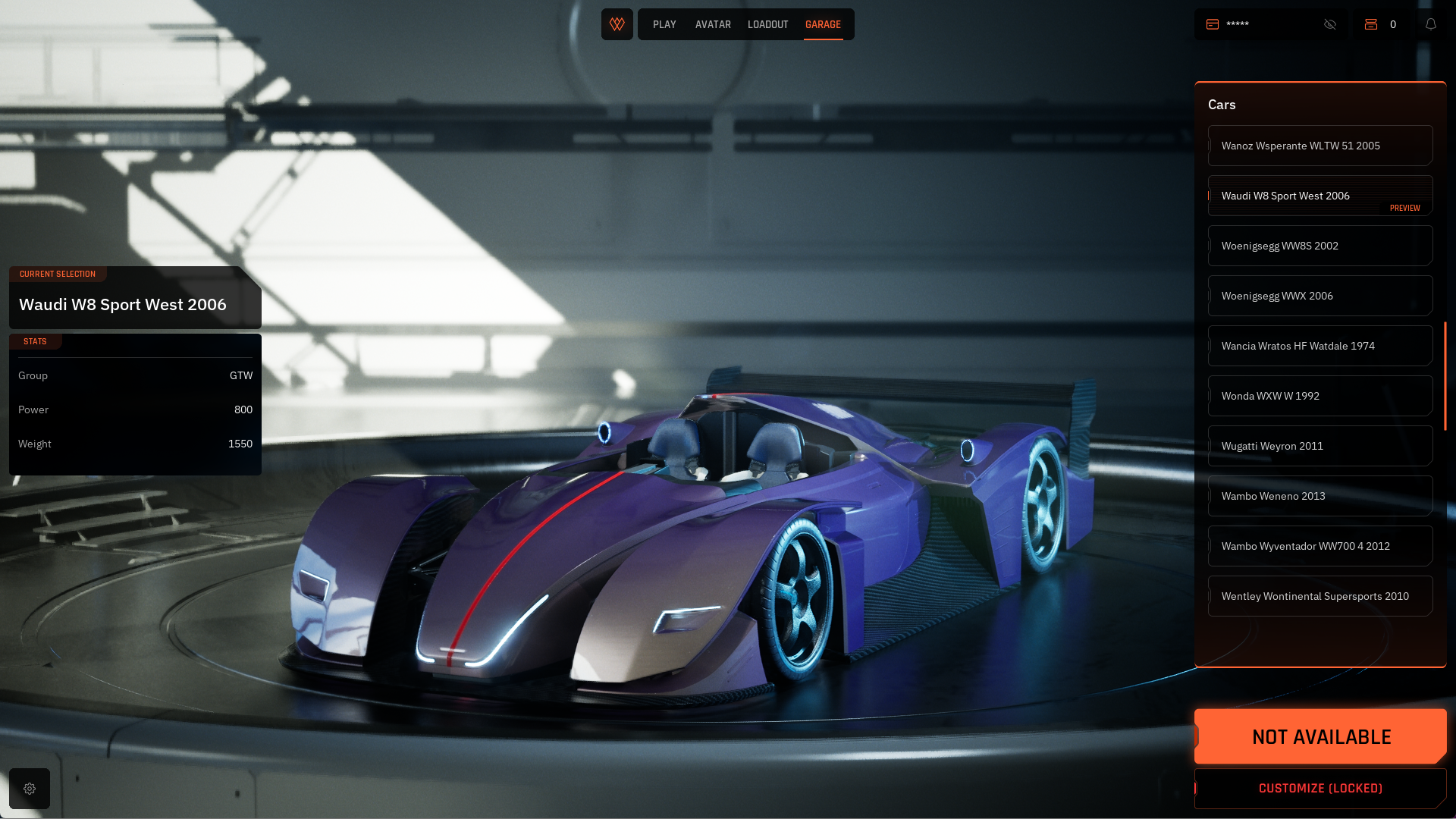The height and width of the screenshot is (819, 1456).
Task: Preview the Wugatti Weyron 2011
Action: tap(1319, 446)
